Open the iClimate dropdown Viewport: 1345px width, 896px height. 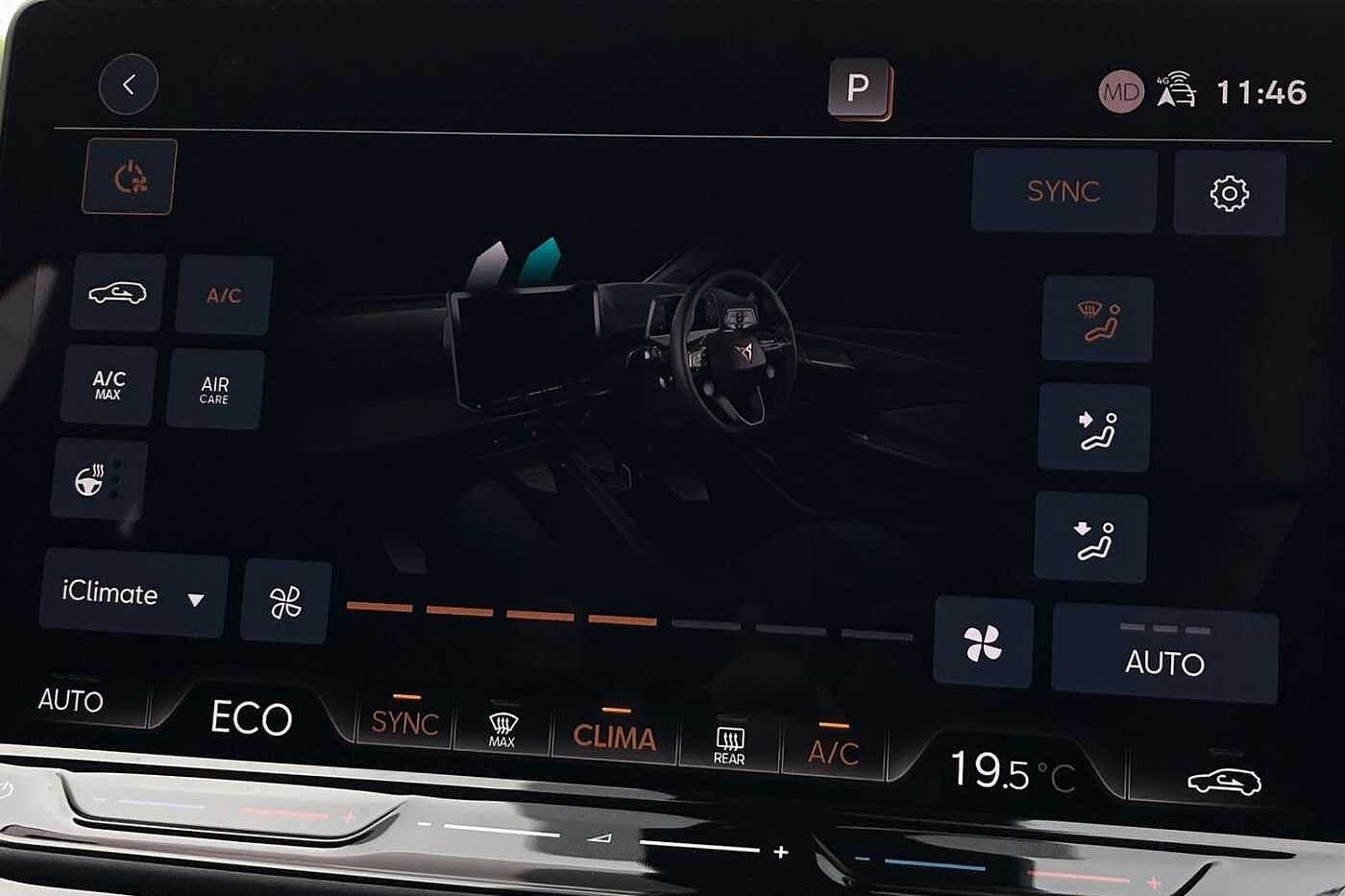(133, 593)
